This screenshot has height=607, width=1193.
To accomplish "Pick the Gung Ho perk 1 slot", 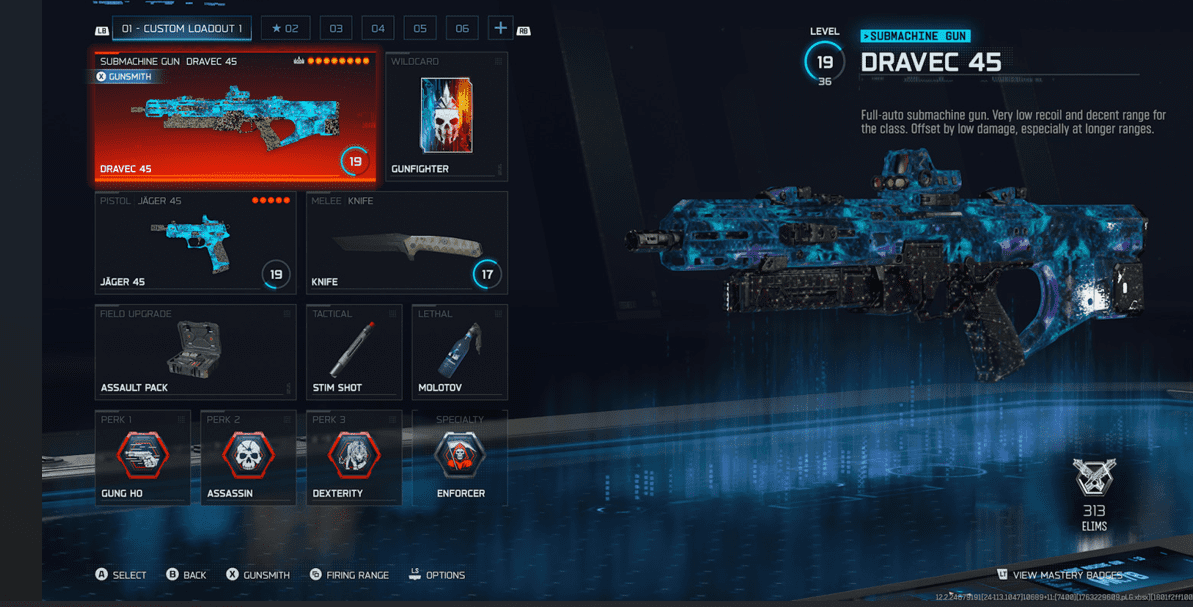I will click(142, 457).
